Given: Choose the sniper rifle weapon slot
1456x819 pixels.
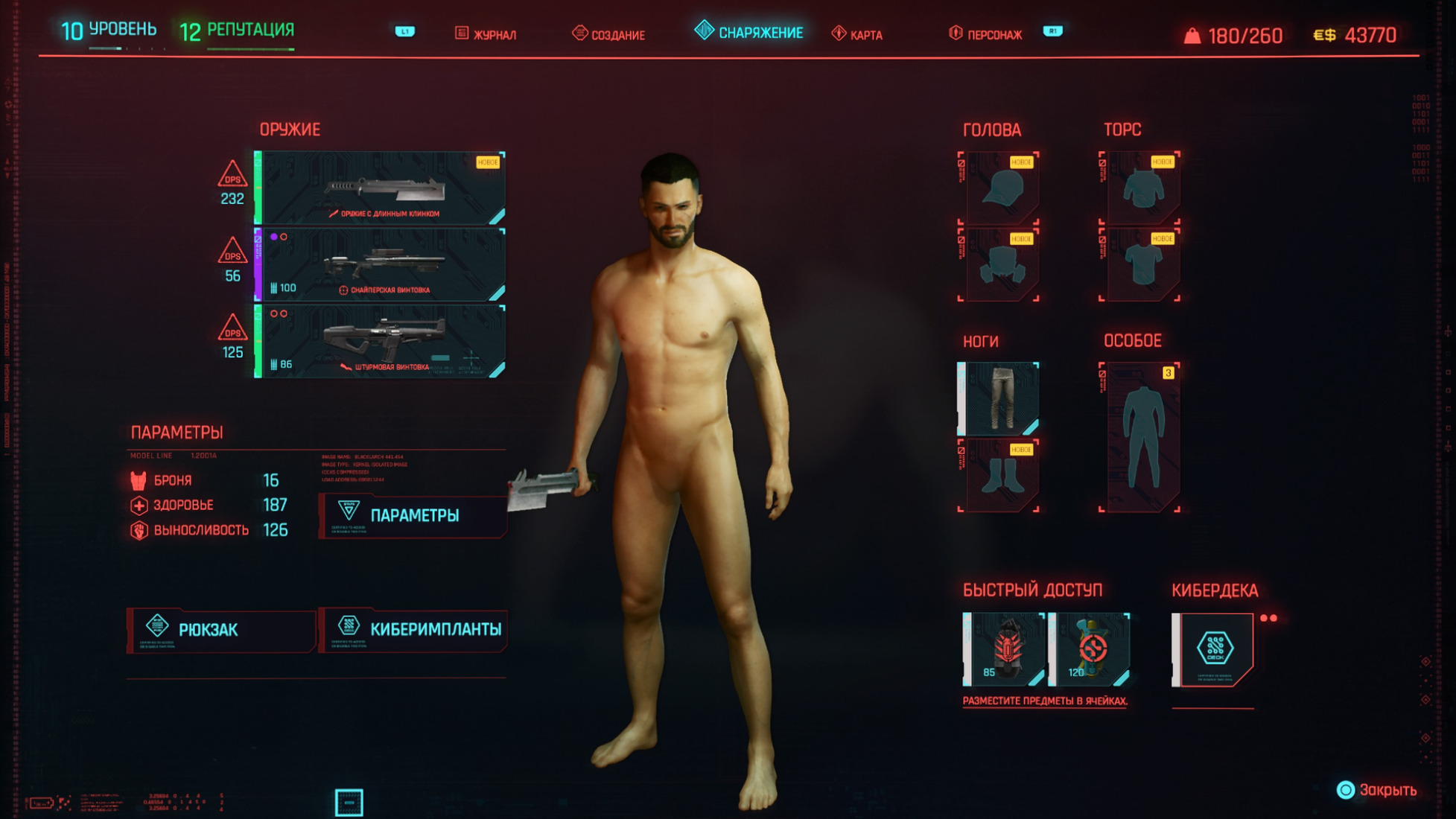Looking at the screenshot, I should pos(381,265).
